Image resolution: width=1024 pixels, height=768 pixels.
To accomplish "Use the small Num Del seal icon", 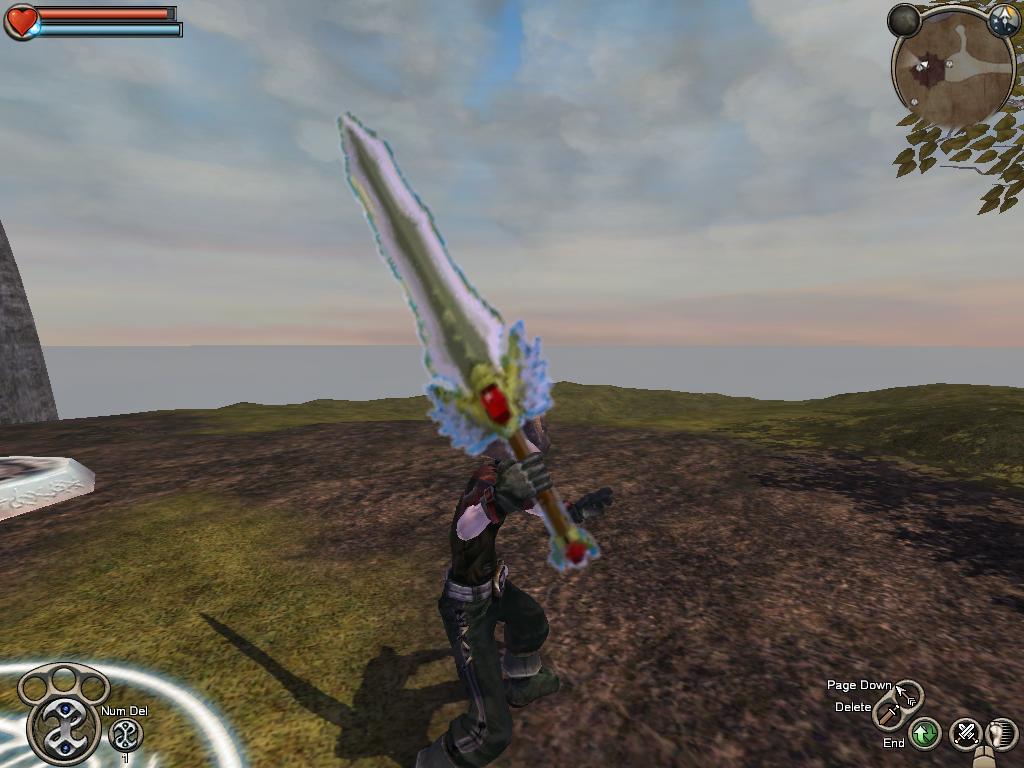I will click(125, 735).
